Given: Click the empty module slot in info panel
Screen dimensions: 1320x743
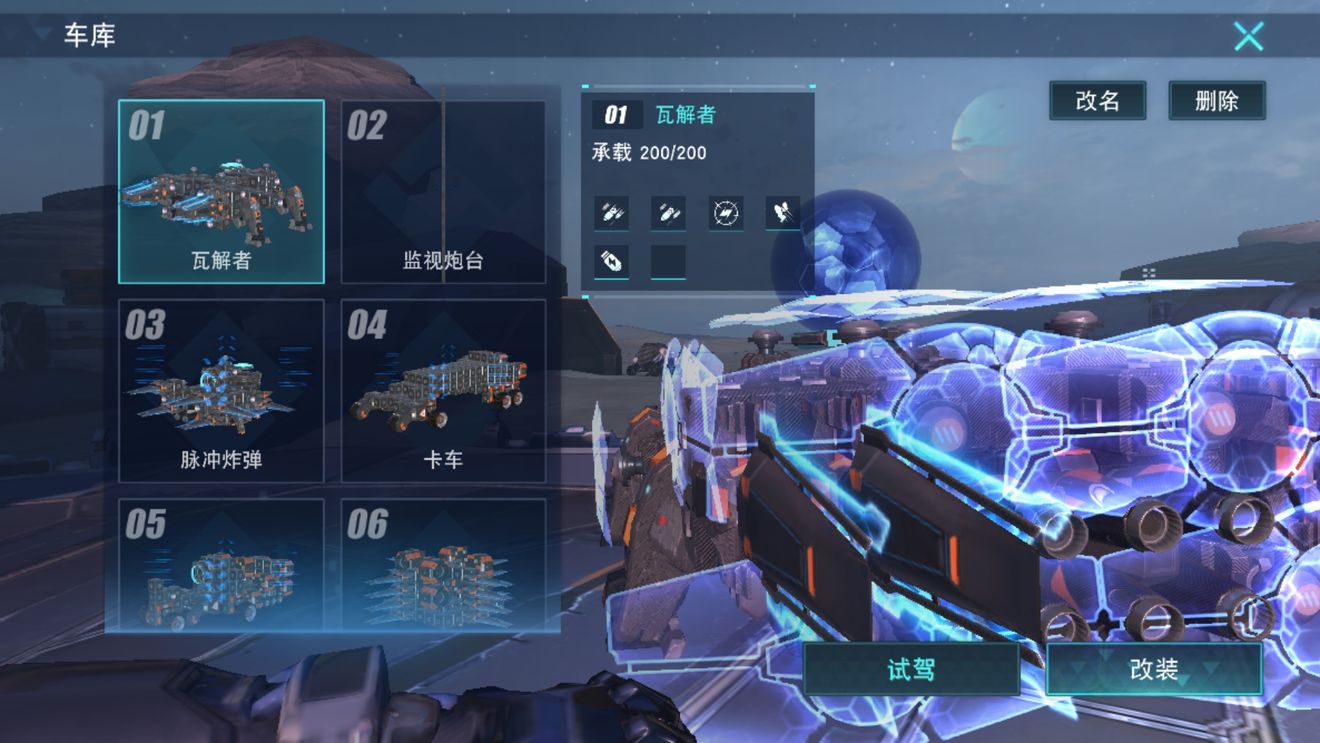Looking at the screenshot, I should [667, 259].
